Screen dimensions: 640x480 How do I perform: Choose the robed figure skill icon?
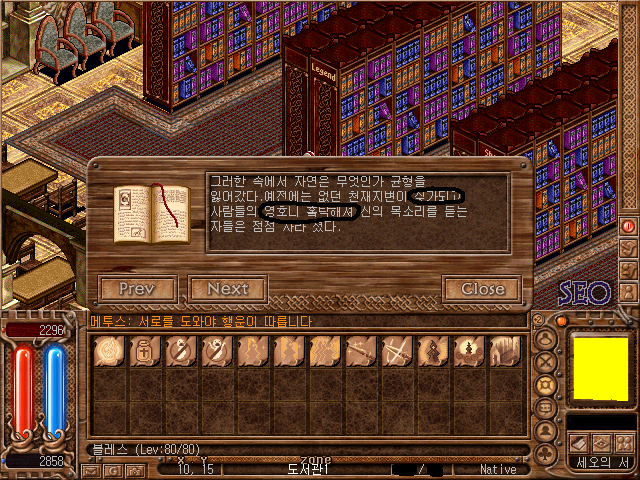[430, 351]
